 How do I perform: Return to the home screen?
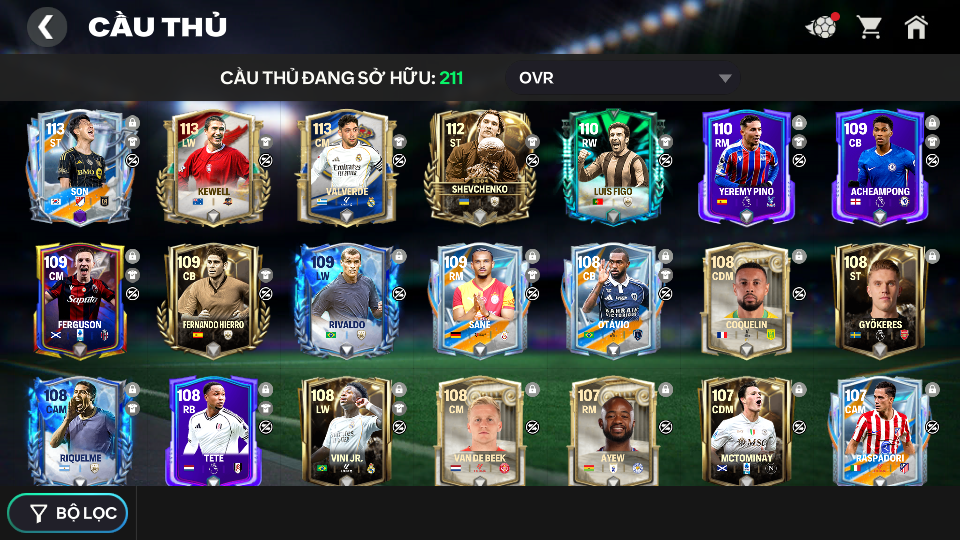(x=916, y=27)
